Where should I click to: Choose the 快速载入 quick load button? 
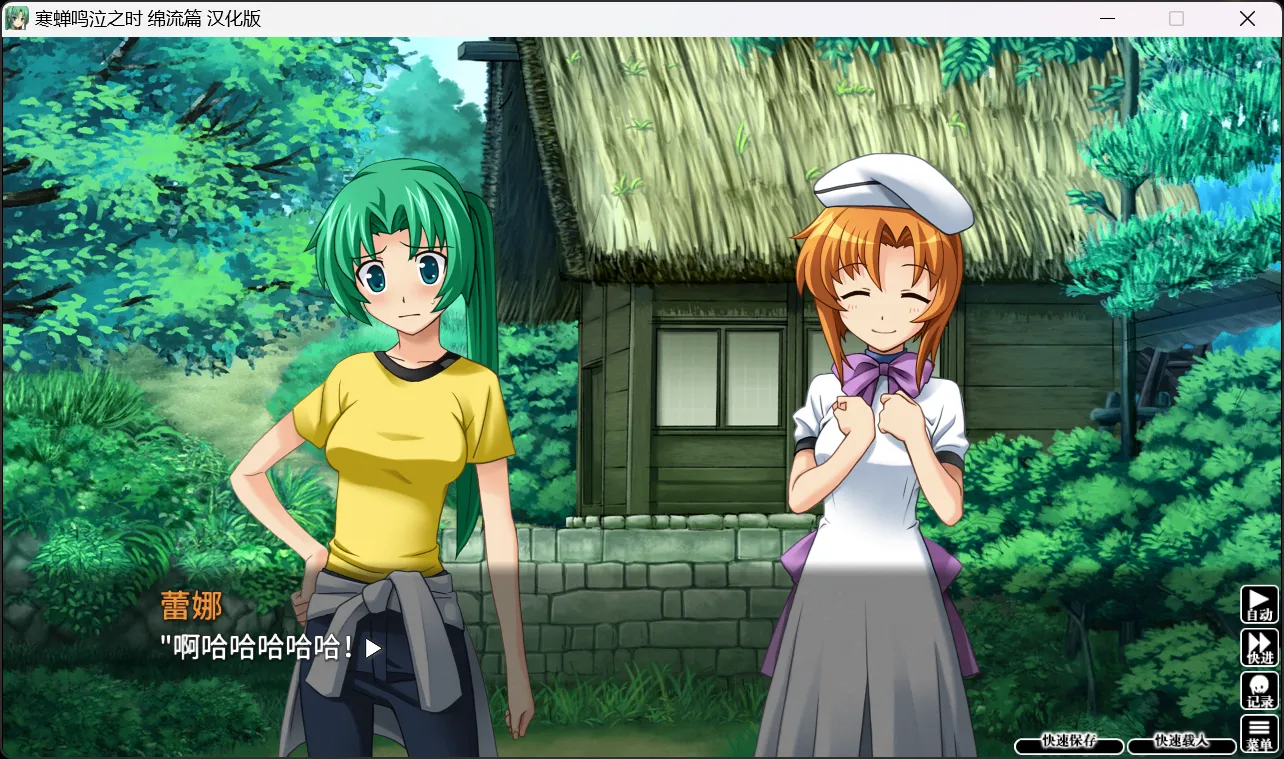click(1181, 742)
